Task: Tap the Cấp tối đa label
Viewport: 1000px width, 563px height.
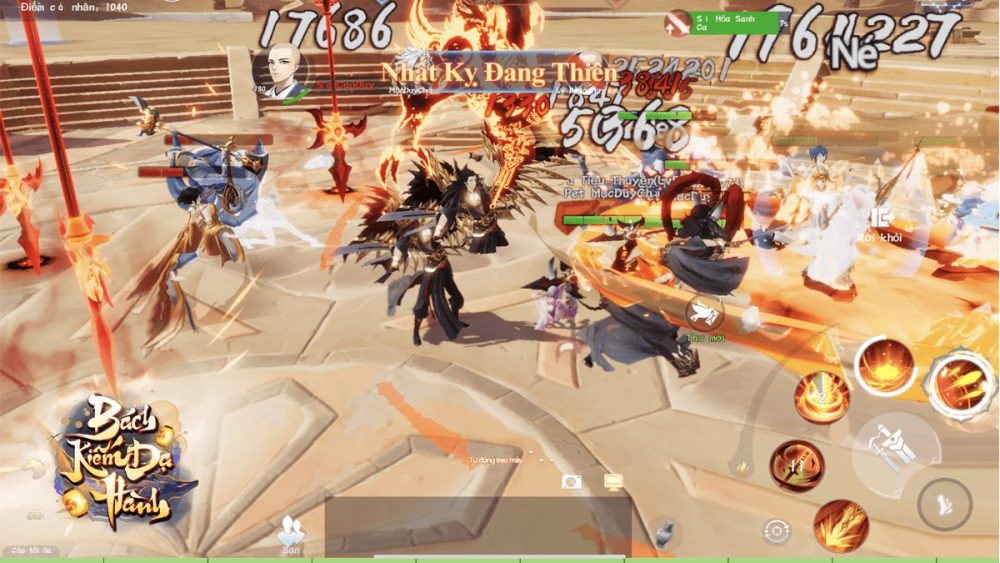Action: tap(32, 551)
